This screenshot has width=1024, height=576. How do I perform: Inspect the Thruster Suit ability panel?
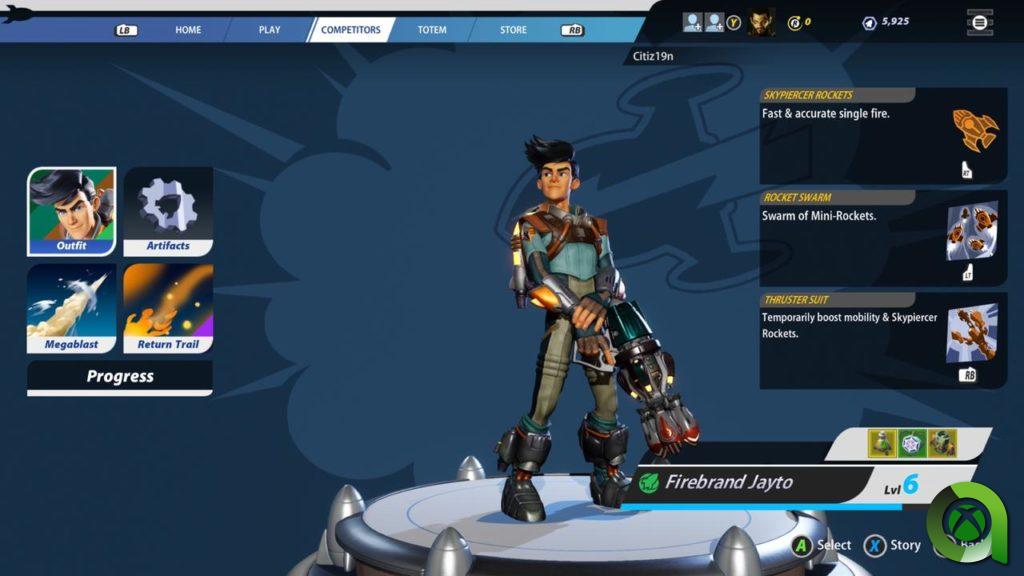882,340
